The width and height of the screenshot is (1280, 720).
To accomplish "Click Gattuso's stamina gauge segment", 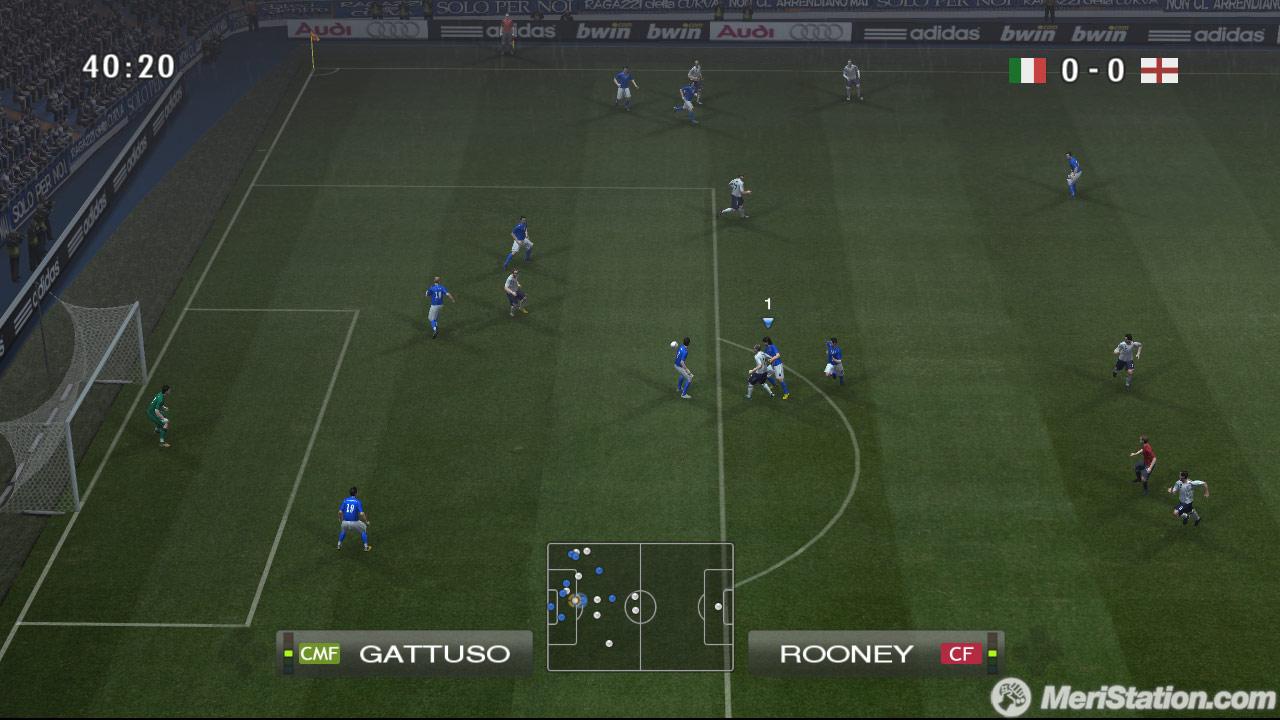I will coord(287,654).
